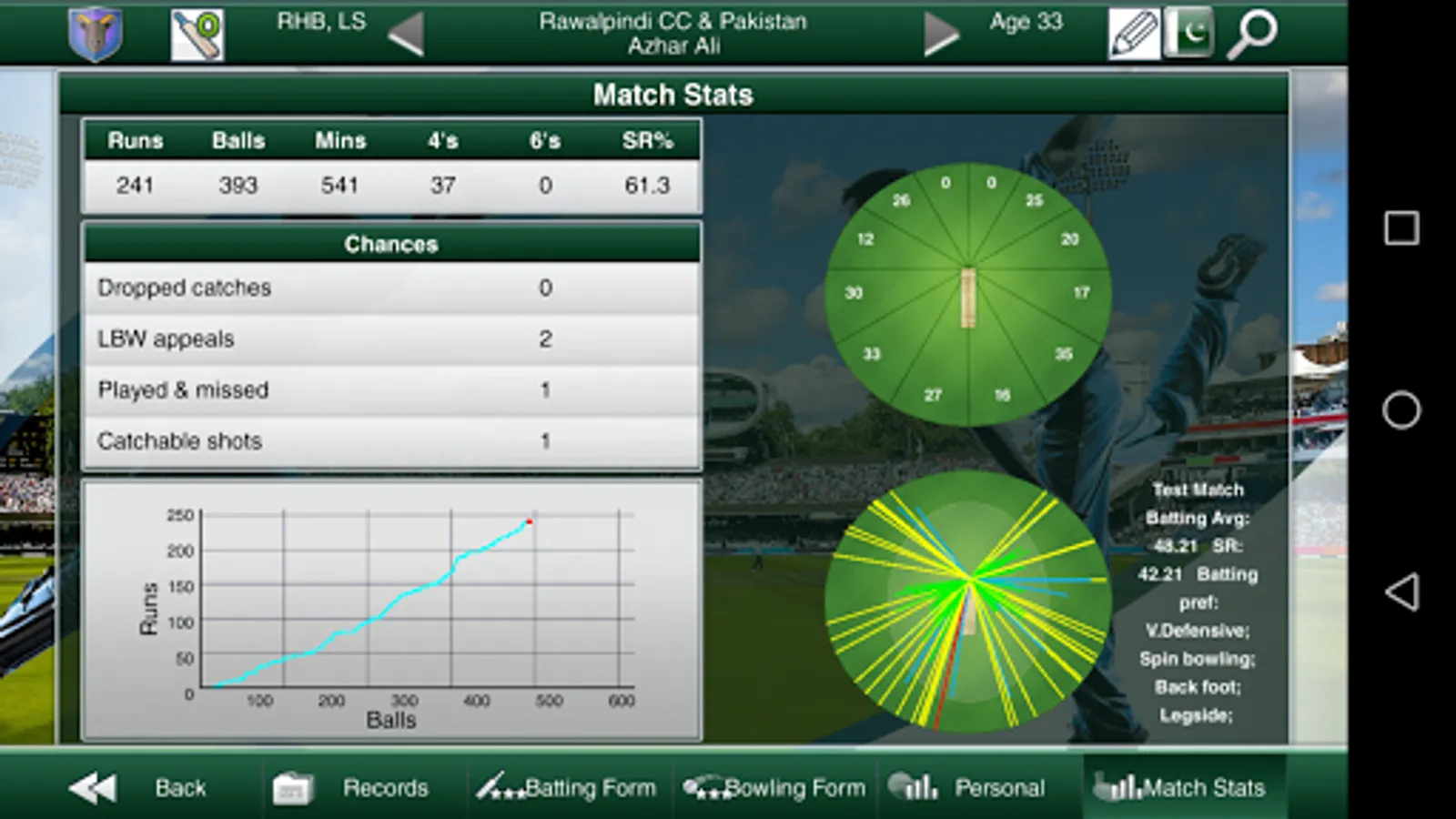
Task: Open the pencil edit icon
Action: coord(1133,34)
